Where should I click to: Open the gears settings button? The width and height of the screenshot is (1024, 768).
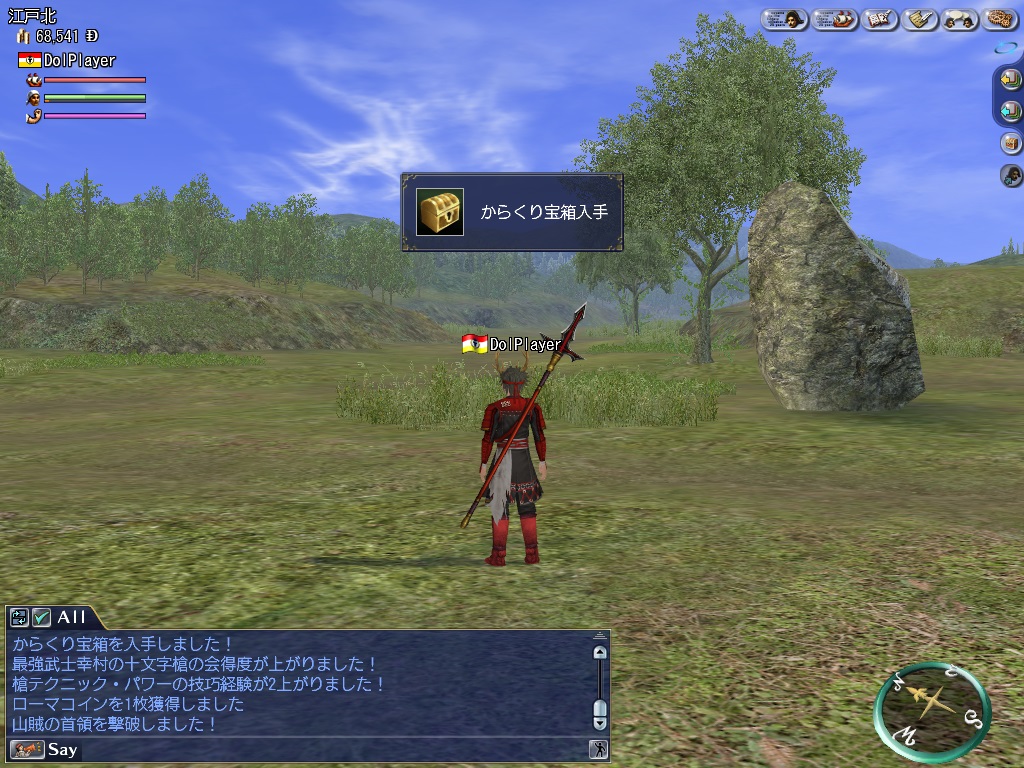(x=1000, y=19)
